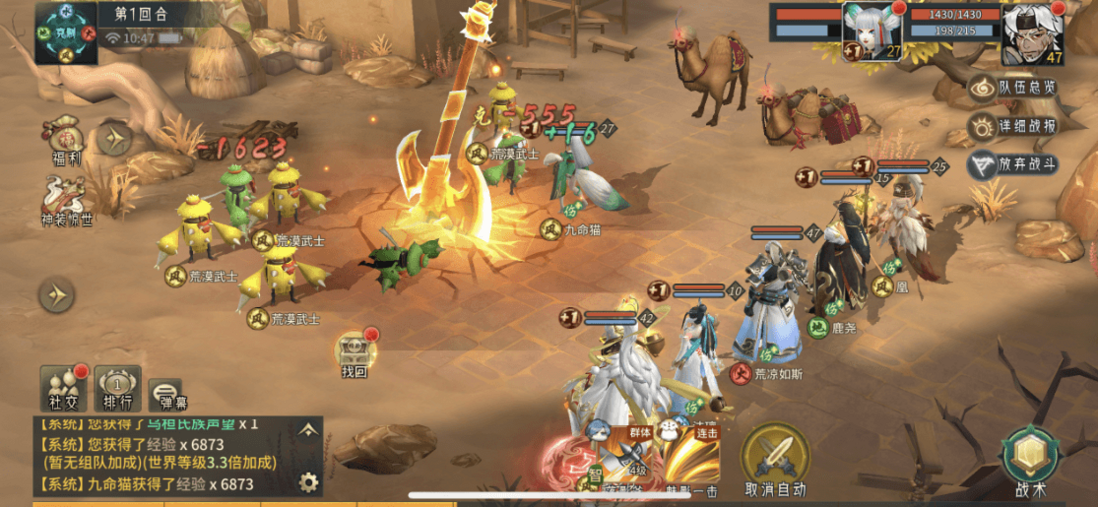View the 详细战报 detailed battle report
Image resolution: width=1098 pixels, height=507 pixels.
(1012, 127)
